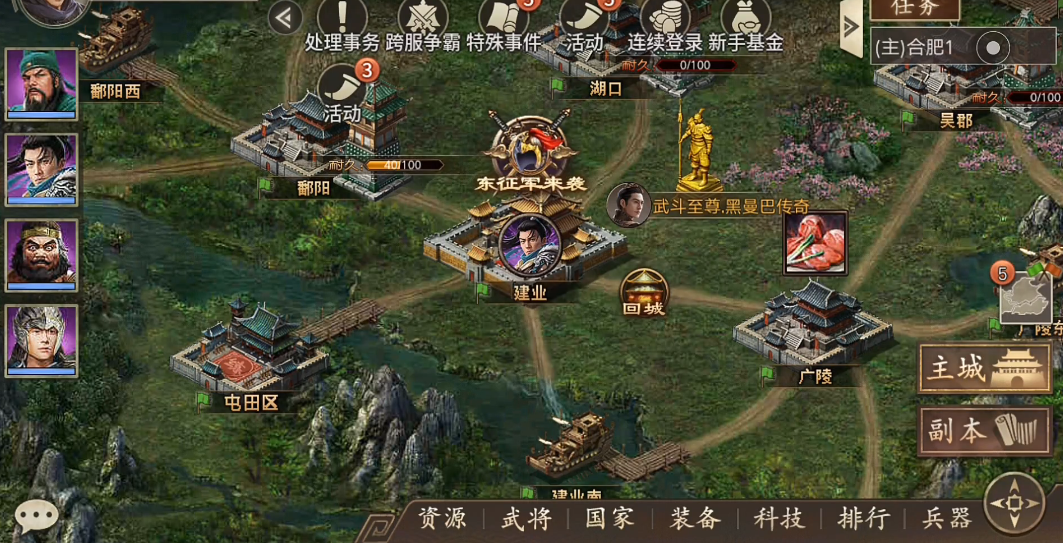Open 特殊事件 special events
1063x543 pixels.
tap(503, 23)
